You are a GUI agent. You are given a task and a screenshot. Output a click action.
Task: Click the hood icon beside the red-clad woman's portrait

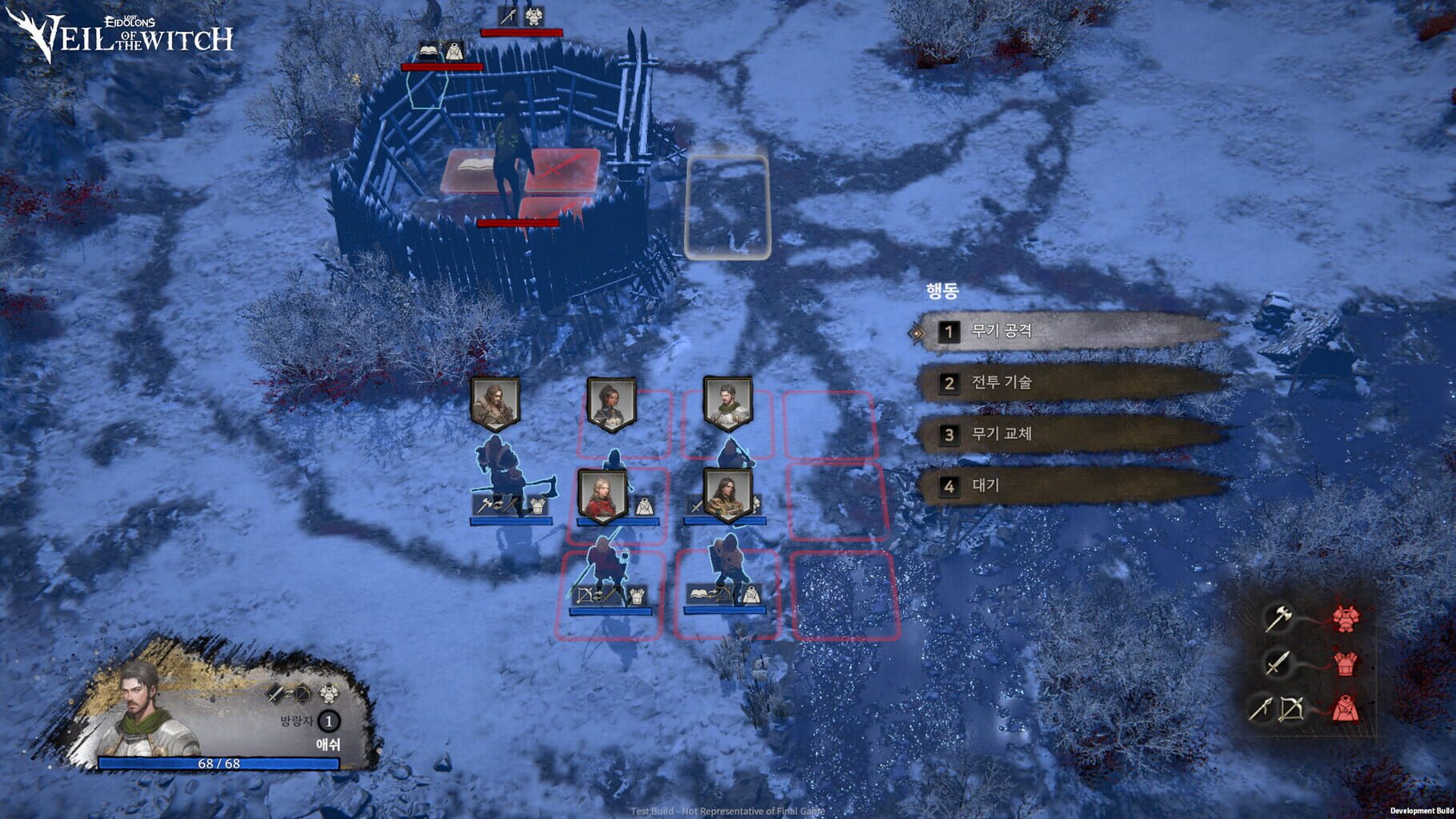point(645,505)
